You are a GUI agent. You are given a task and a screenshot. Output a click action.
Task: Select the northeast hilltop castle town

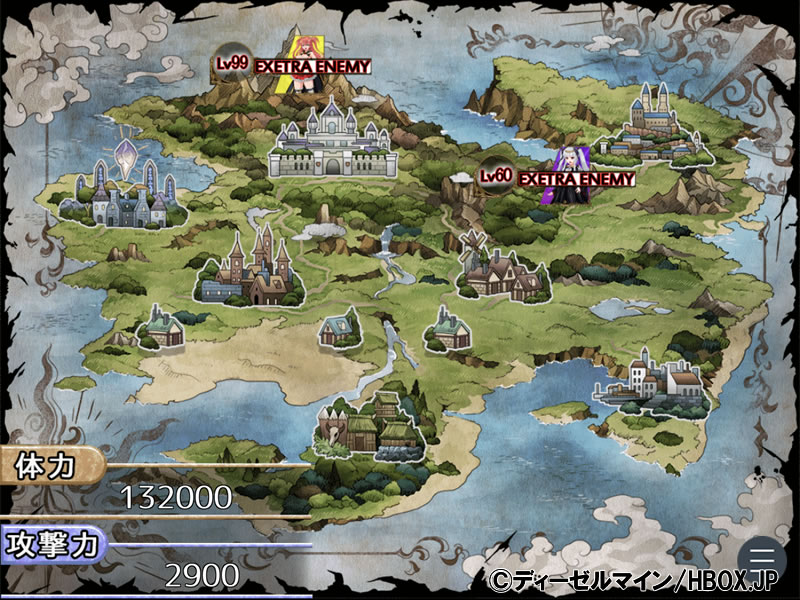point(660,127)
